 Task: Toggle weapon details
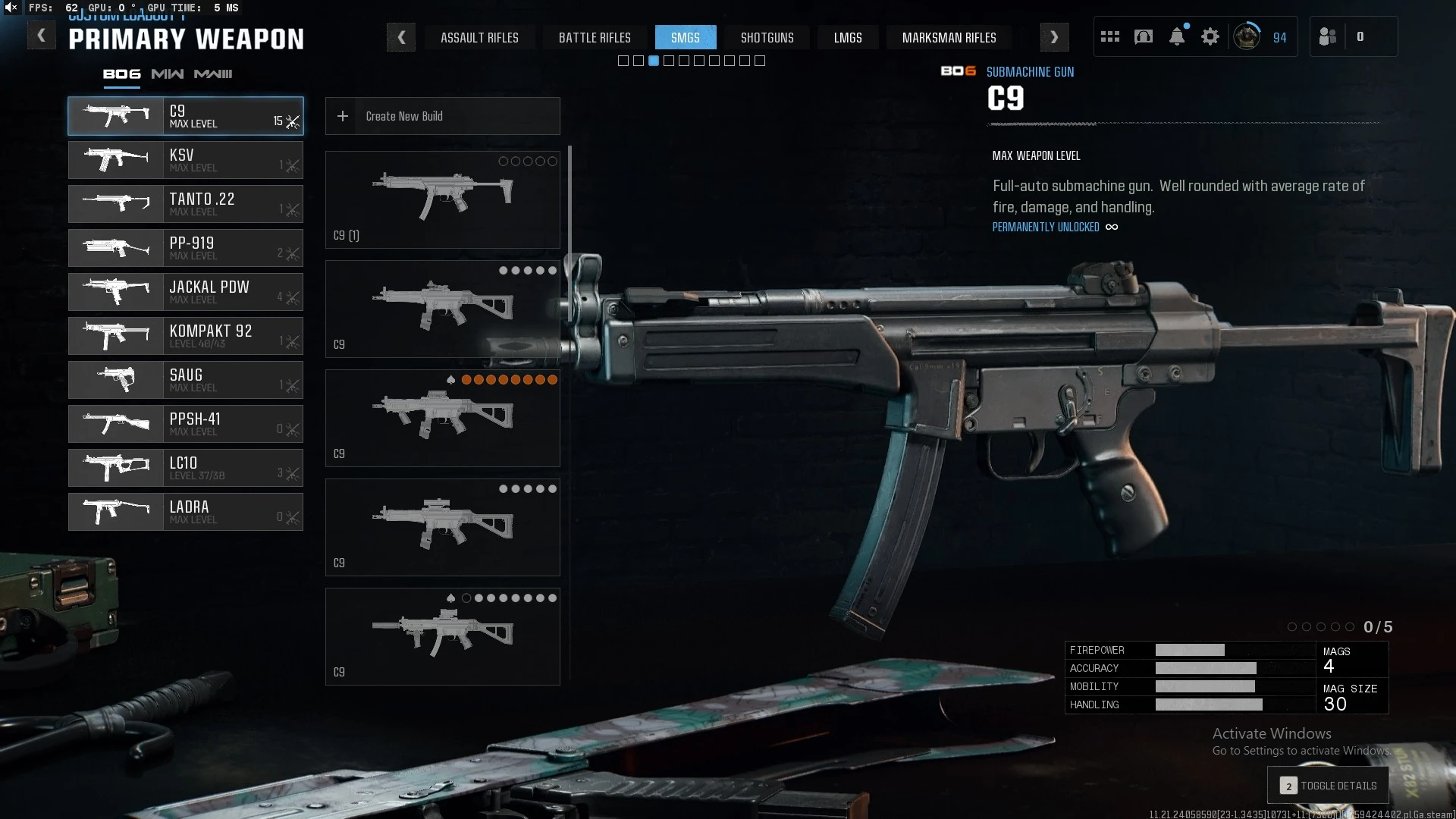(1328, 786)
